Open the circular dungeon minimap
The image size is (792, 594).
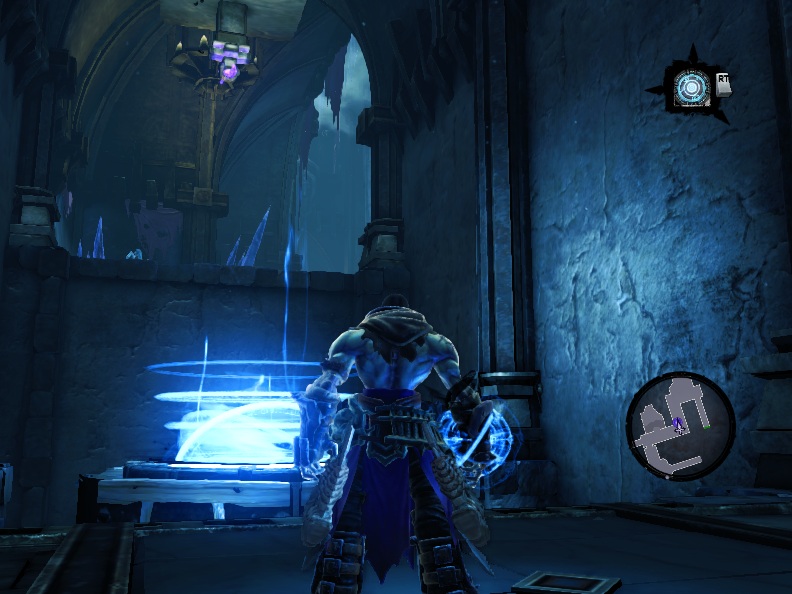point(680,425)
